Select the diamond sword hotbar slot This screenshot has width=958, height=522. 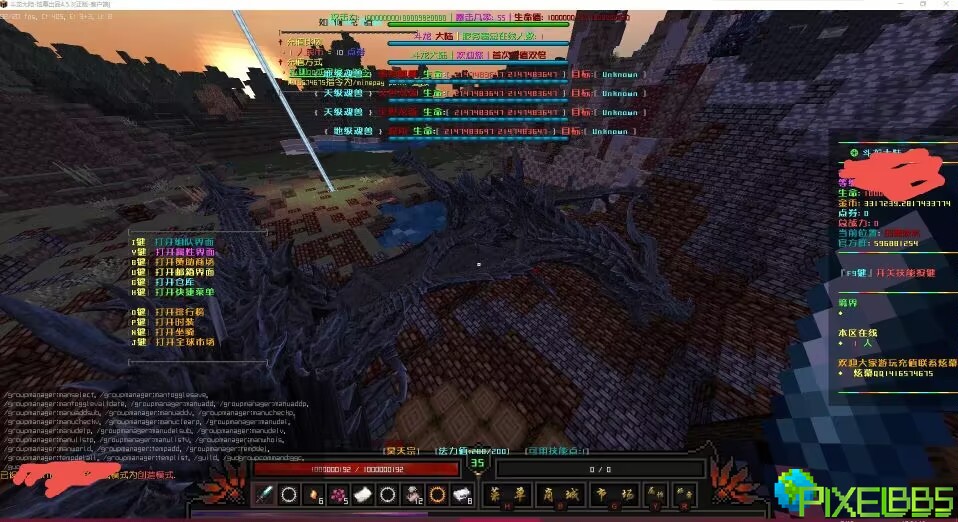point(265,493)
